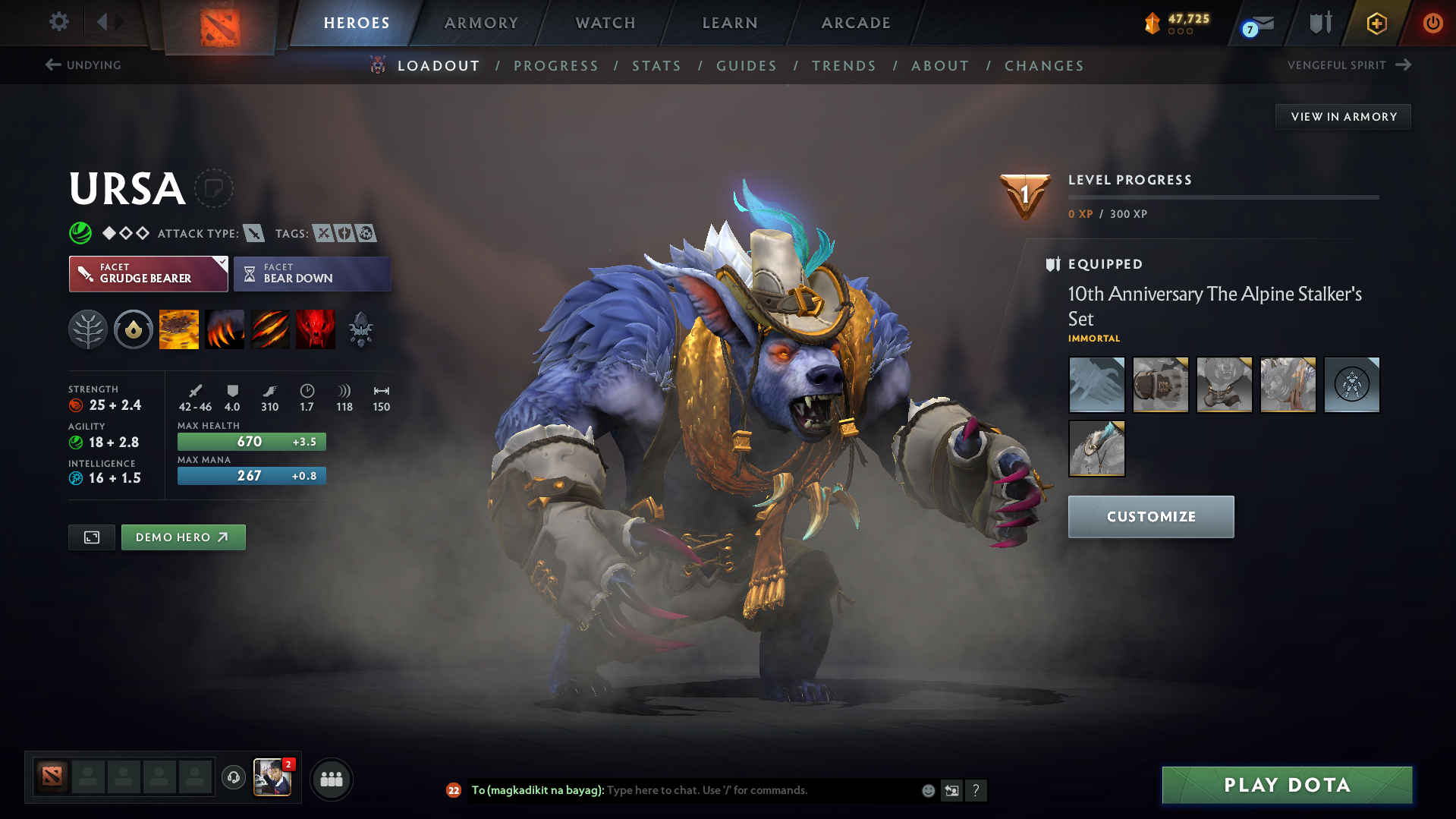Click the back arrow to Undying

point(52,65)
